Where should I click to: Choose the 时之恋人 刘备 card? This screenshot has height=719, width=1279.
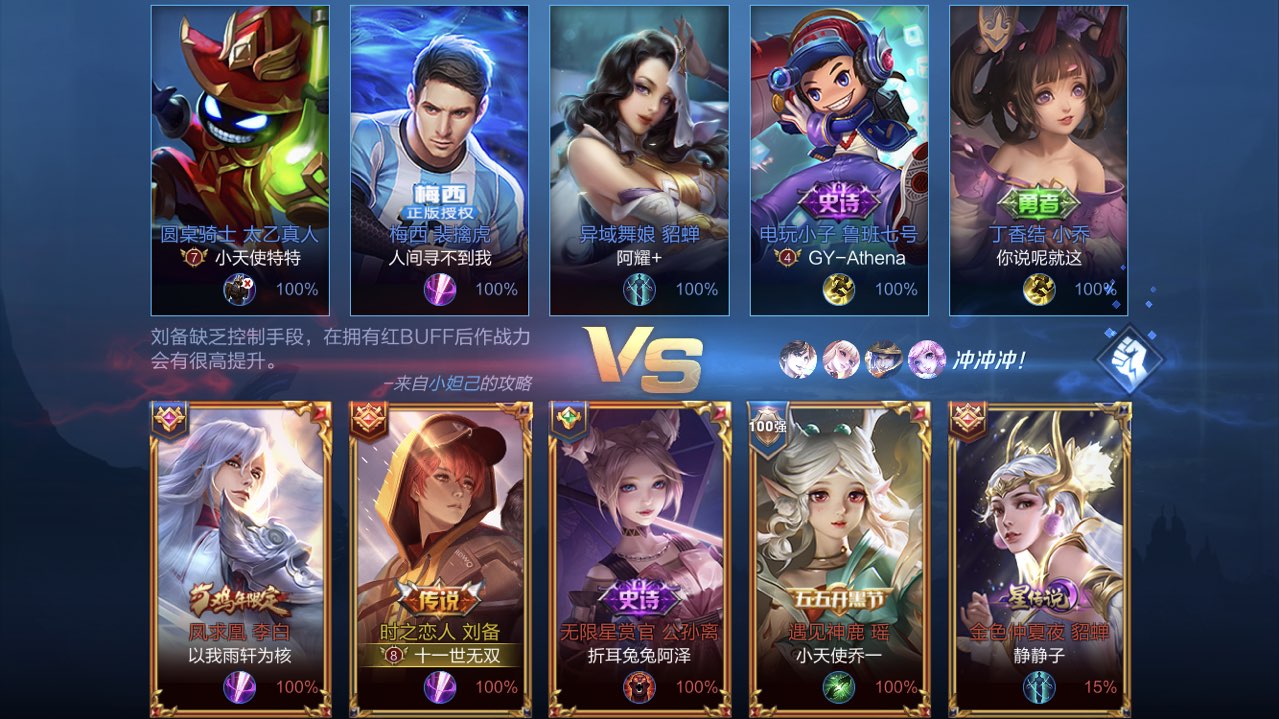click(x=440, y=558)
